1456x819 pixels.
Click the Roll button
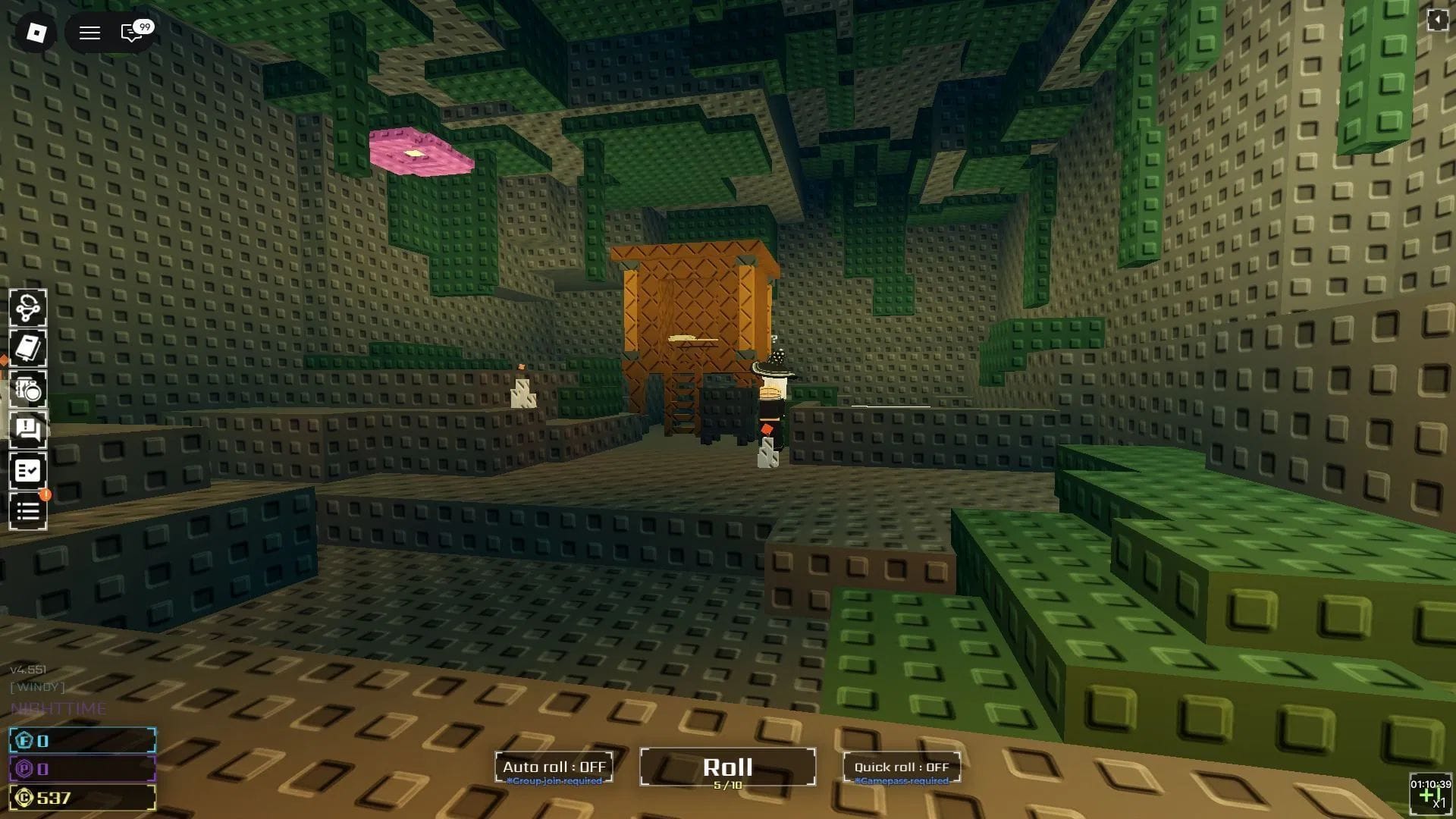pyautogui.click(x=727, y=767)
